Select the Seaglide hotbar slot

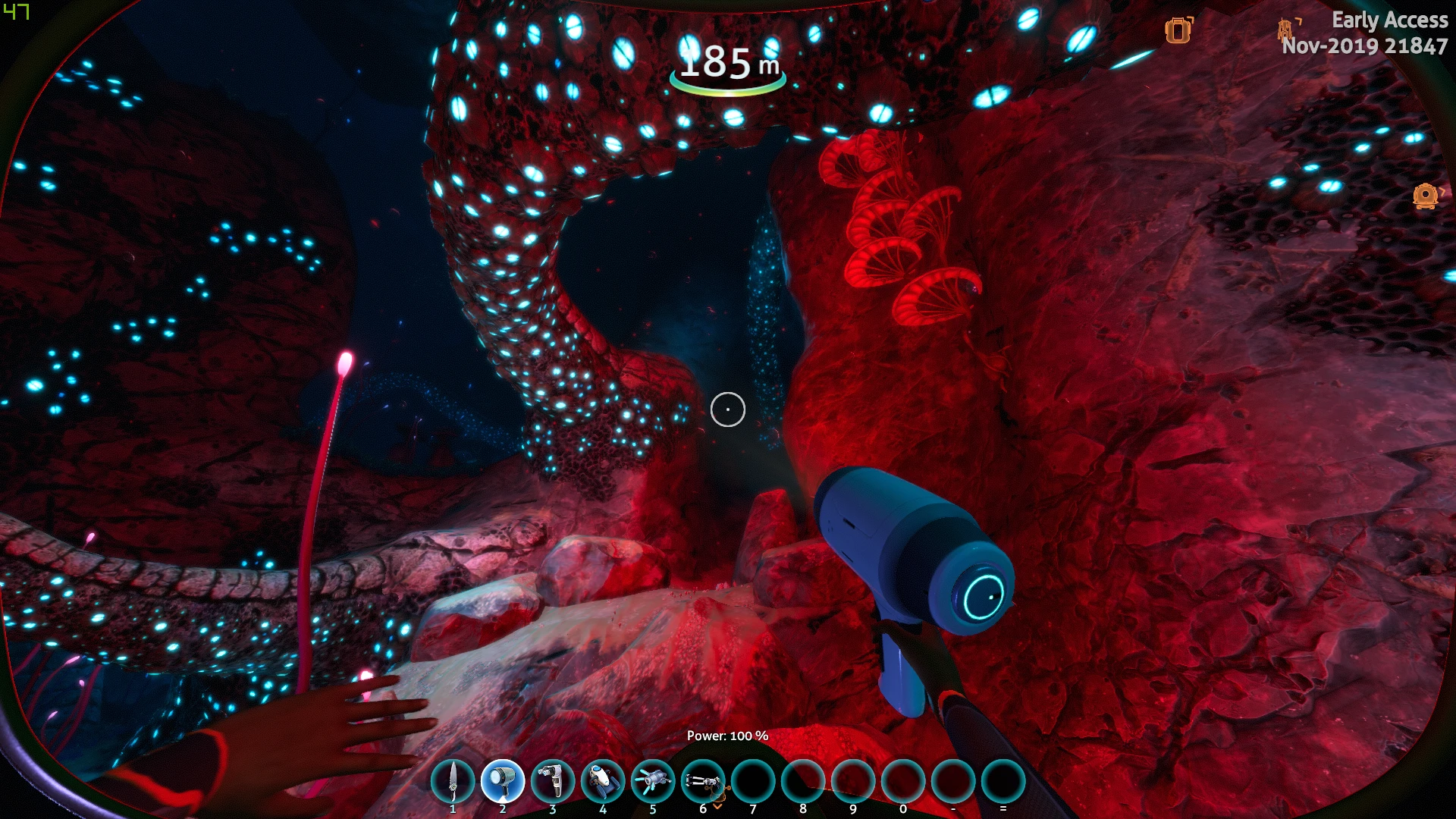point(603,782)
